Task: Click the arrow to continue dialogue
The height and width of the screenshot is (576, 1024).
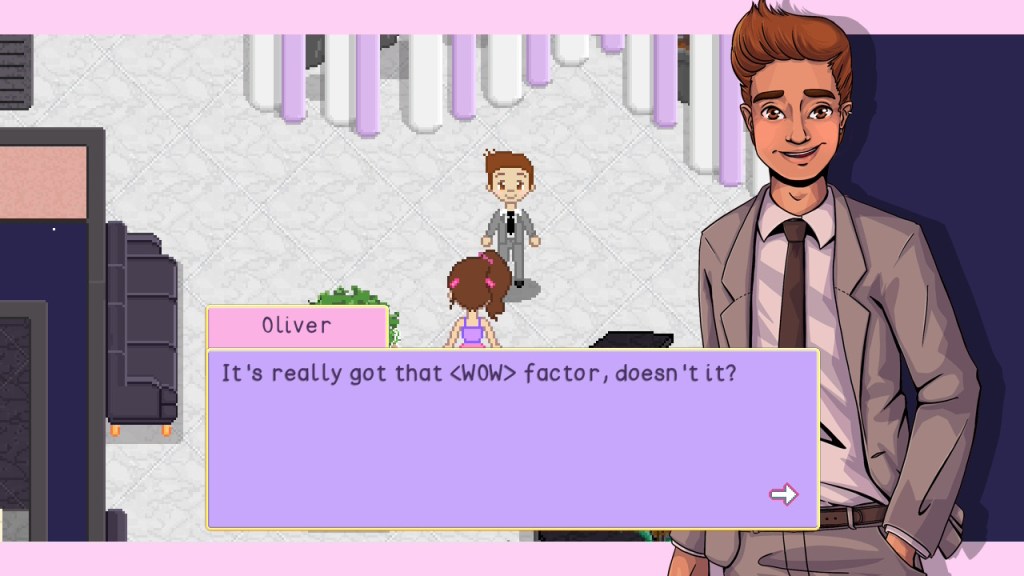Action: pyautogui.click(x=783, y=494)
